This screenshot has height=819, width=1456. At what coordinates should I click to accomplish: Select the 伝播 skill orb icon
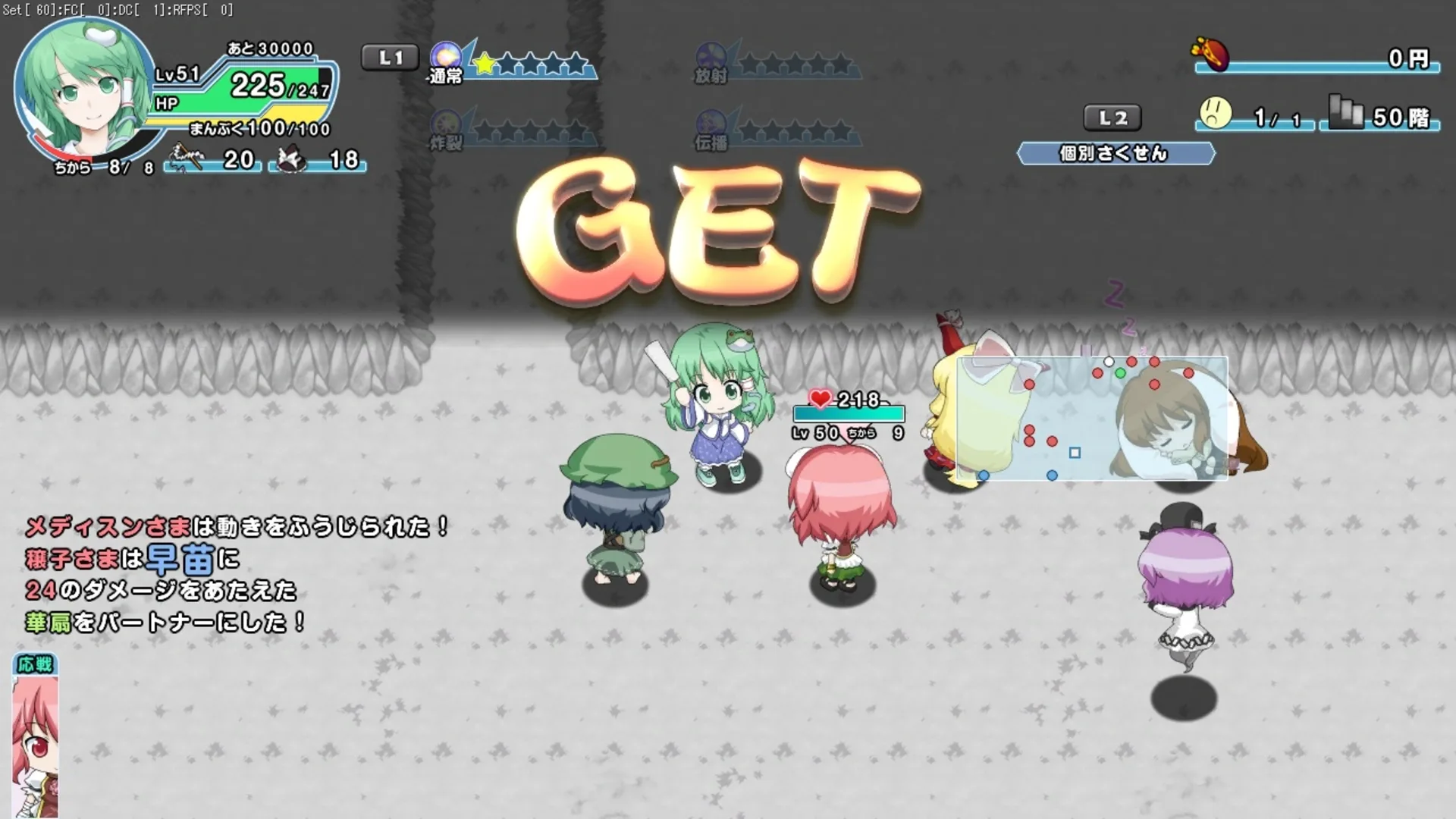(x=711, y=121)
